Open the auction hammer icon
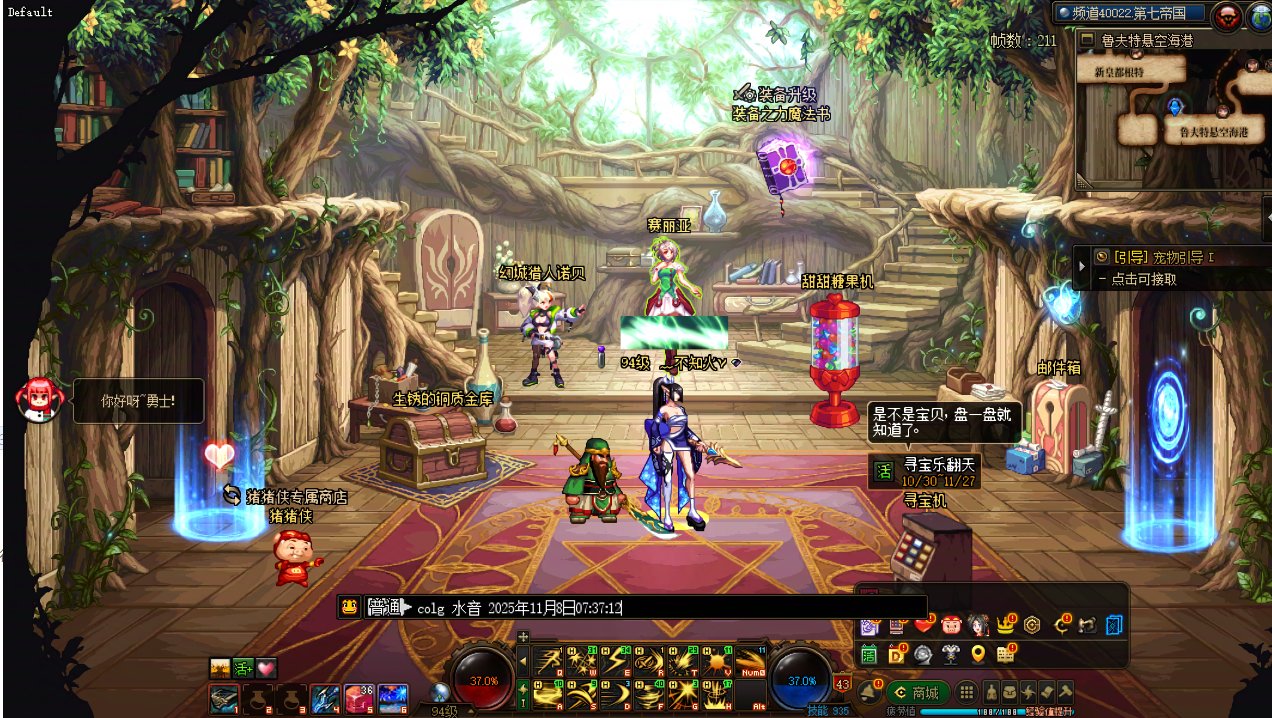Screen dimensions: 1272x718 pos(1066,692)
